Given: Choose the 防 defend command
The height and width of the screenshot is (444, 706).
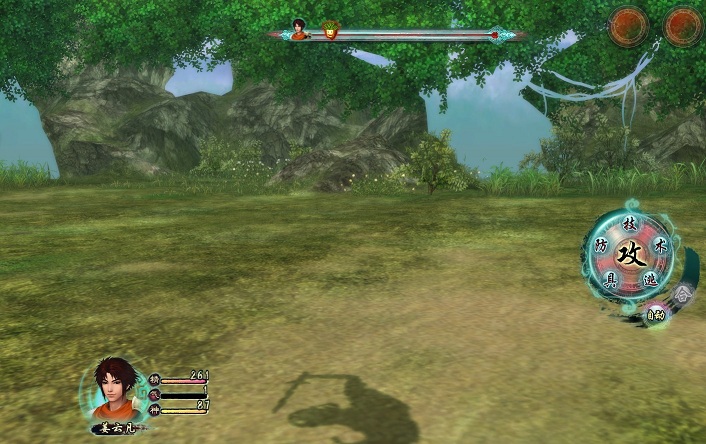Looking at the screenshot, I should point(601,244).
